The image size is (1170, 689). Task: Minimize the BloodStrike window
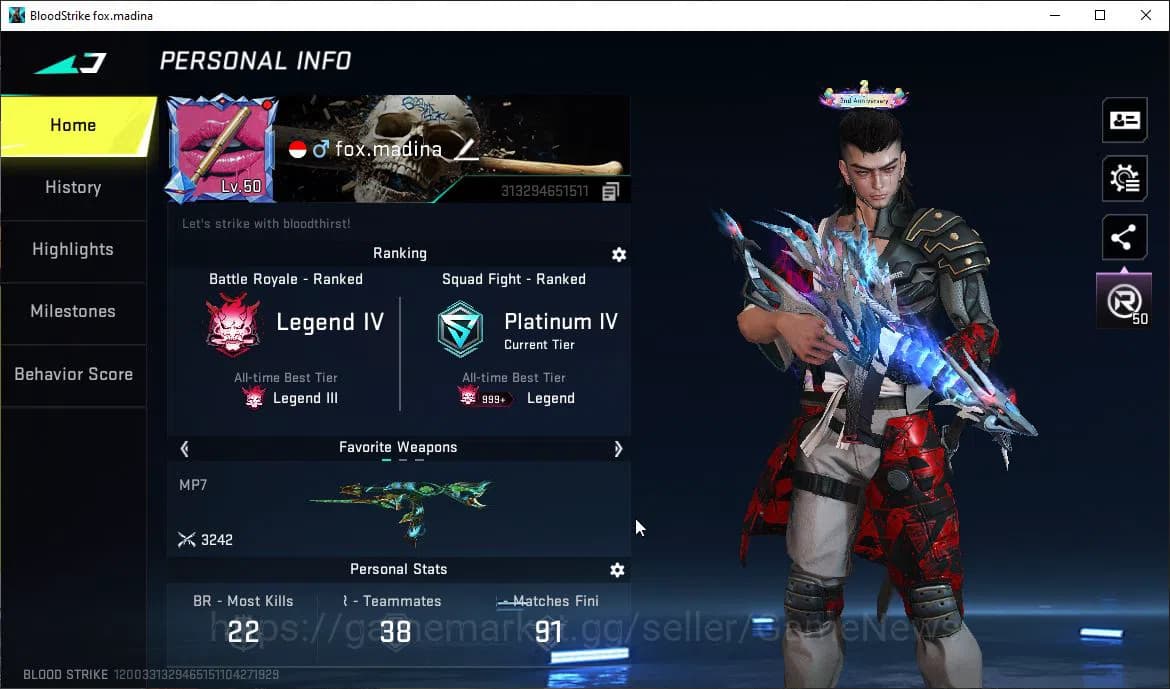pyautogui.click(x=1054, y=15)
